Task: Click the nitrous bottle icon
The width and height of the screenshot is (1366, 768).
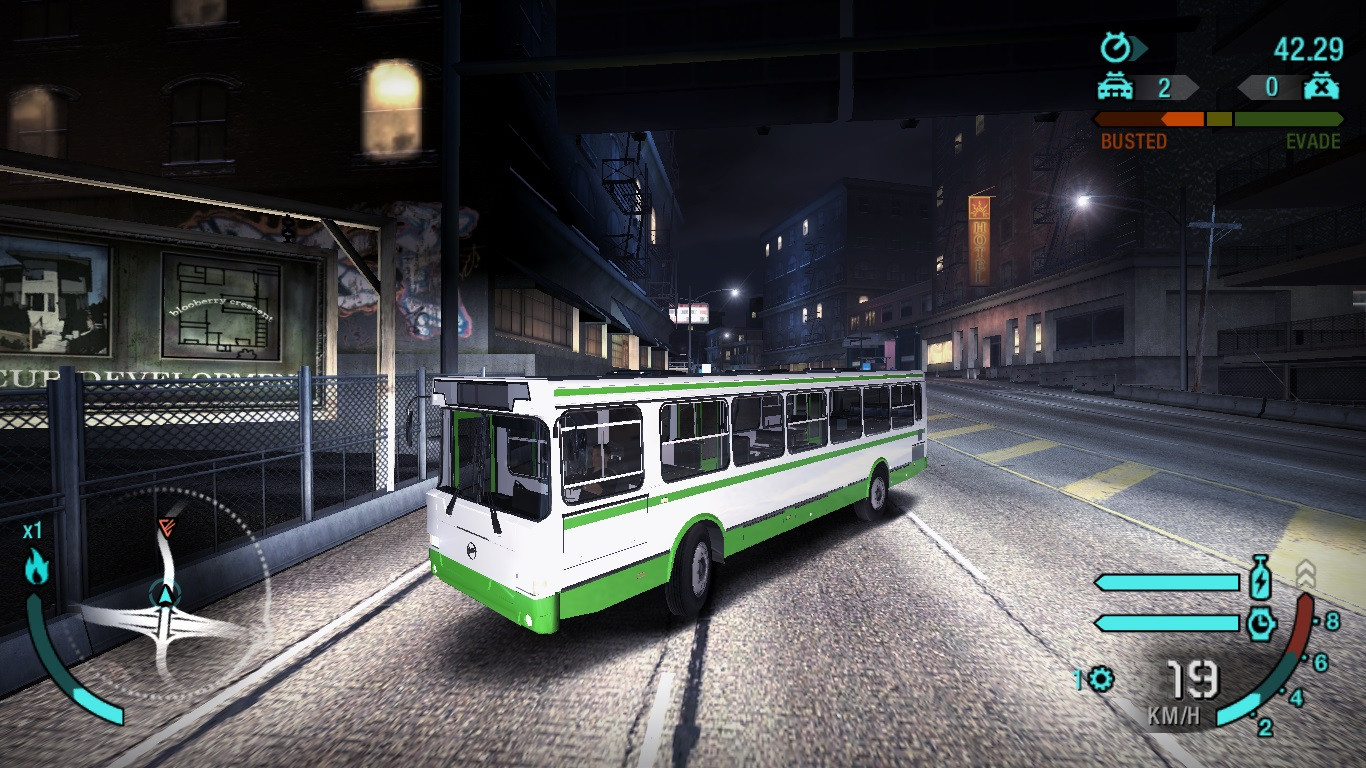Action: 1260,578
